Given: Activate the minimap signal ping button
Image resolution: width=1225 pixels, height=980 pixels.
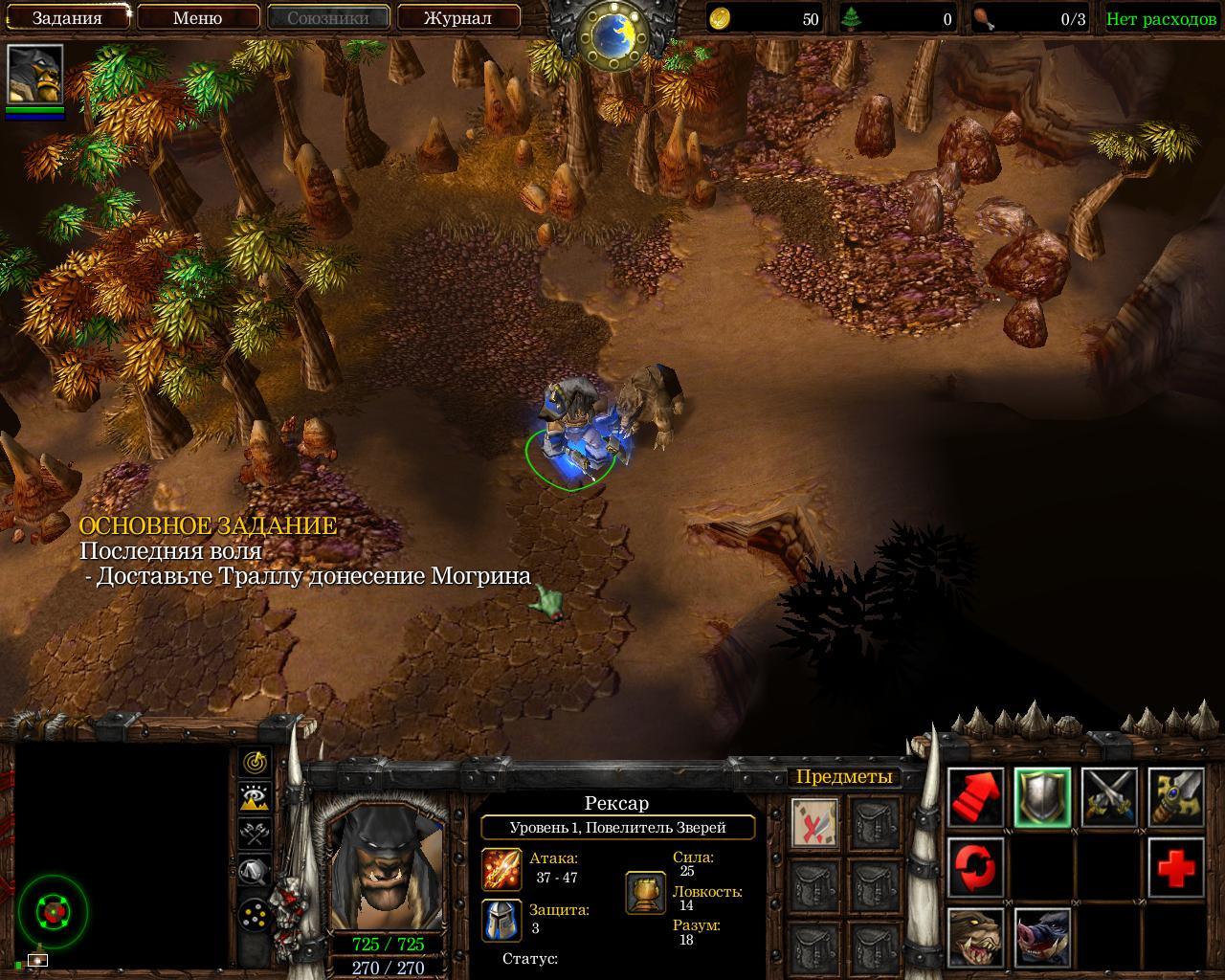Looking at the screenshot, I should [x=255, y=762].
